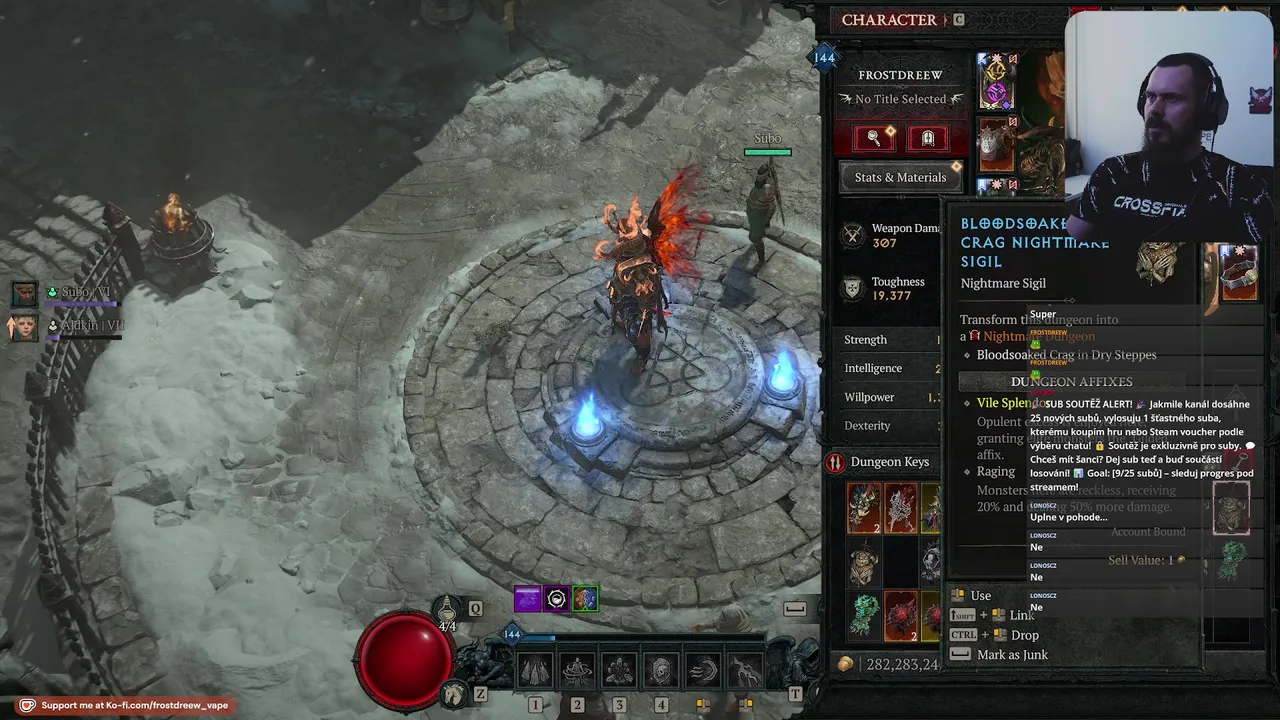Activate the skull shield skill in slot 4
The image size is (1280, 720).
click(661, 671)
